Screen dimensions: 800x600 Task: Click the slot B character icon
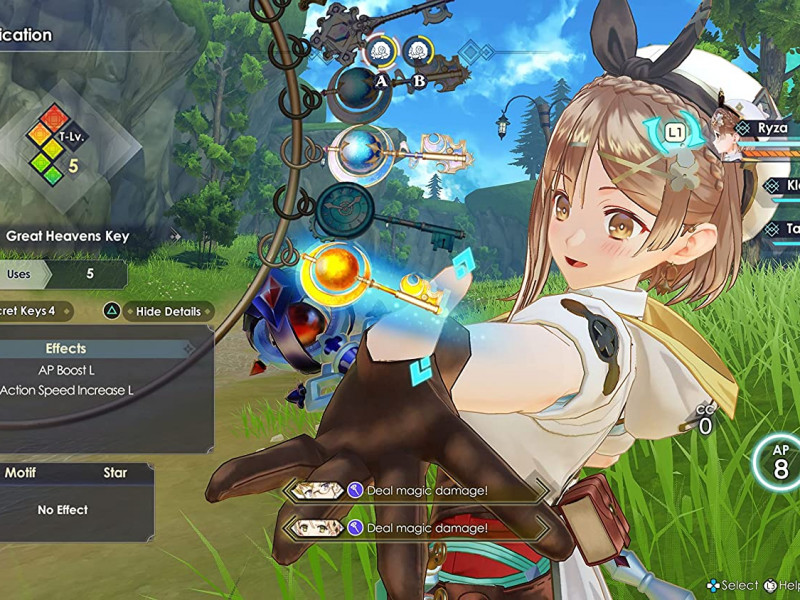click(x=418, y=50)
